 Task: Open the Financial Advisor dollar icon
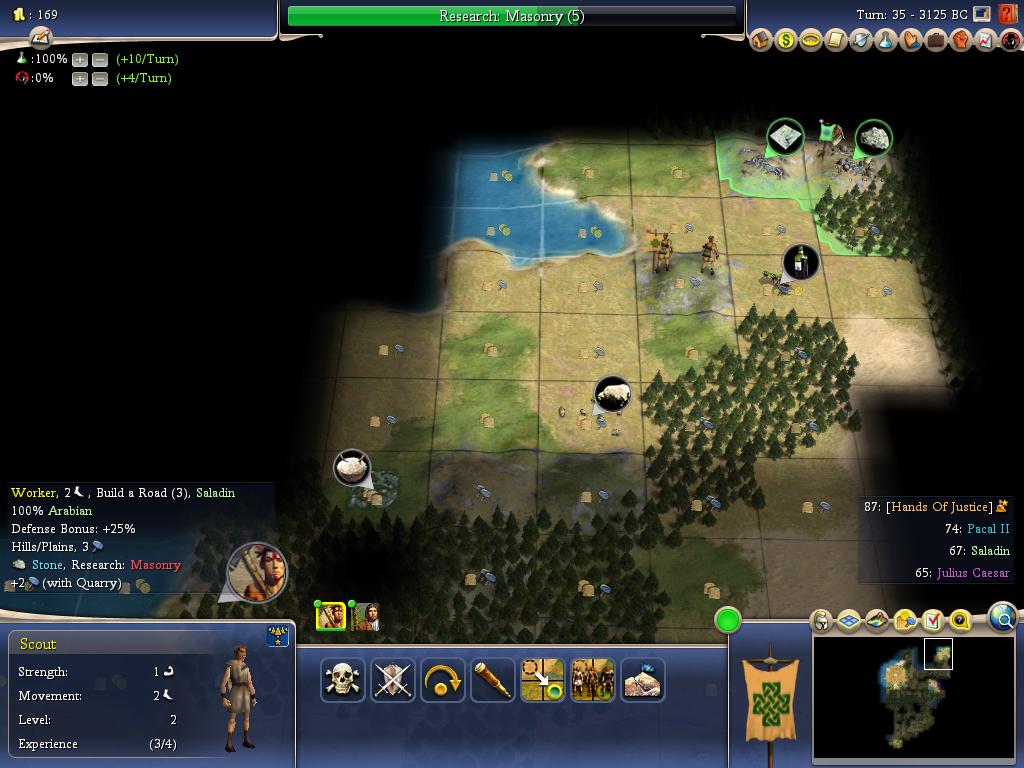pos(786,41)
